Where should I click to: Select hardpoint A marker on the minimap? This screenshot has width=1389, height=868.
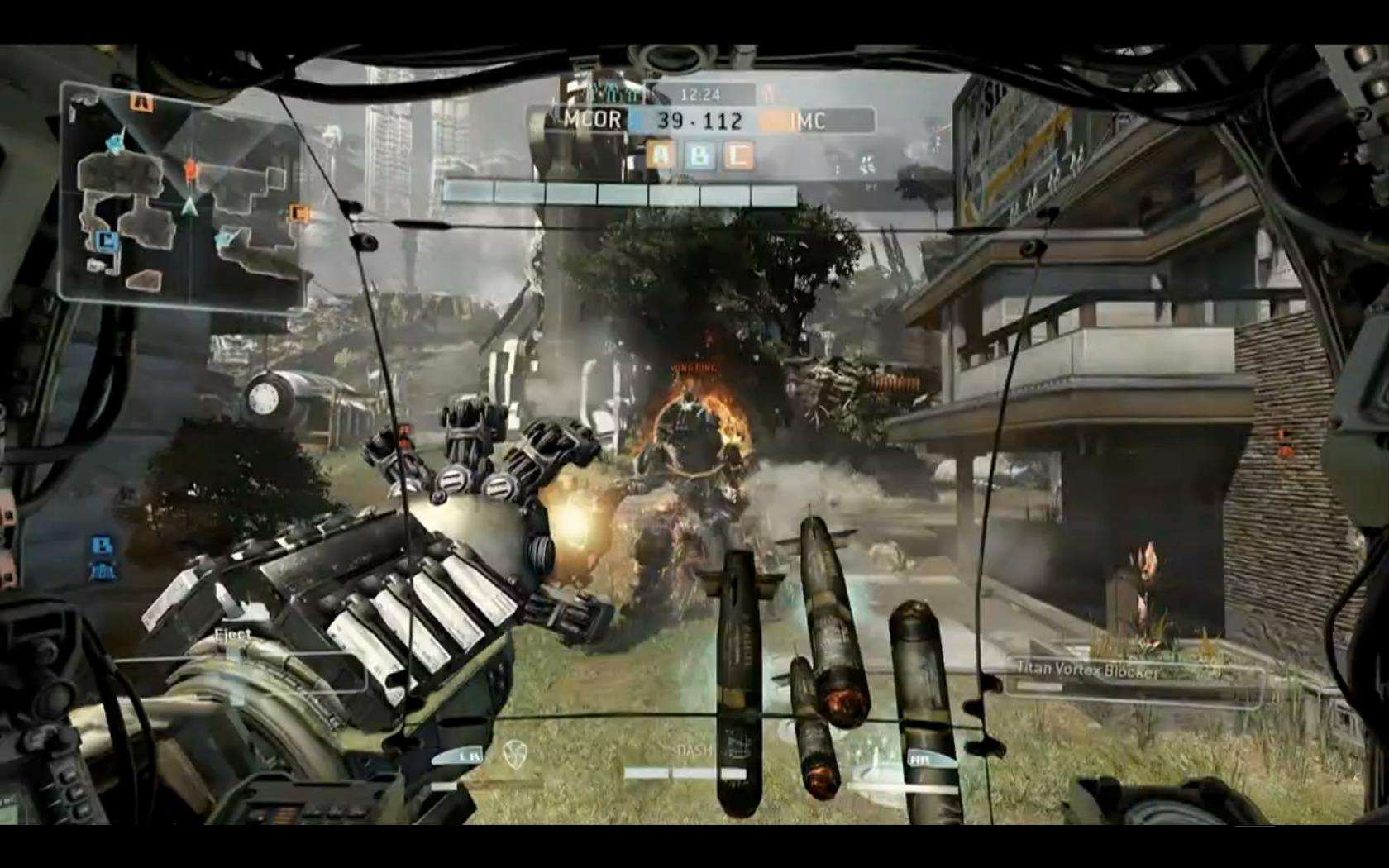point(142,102)
